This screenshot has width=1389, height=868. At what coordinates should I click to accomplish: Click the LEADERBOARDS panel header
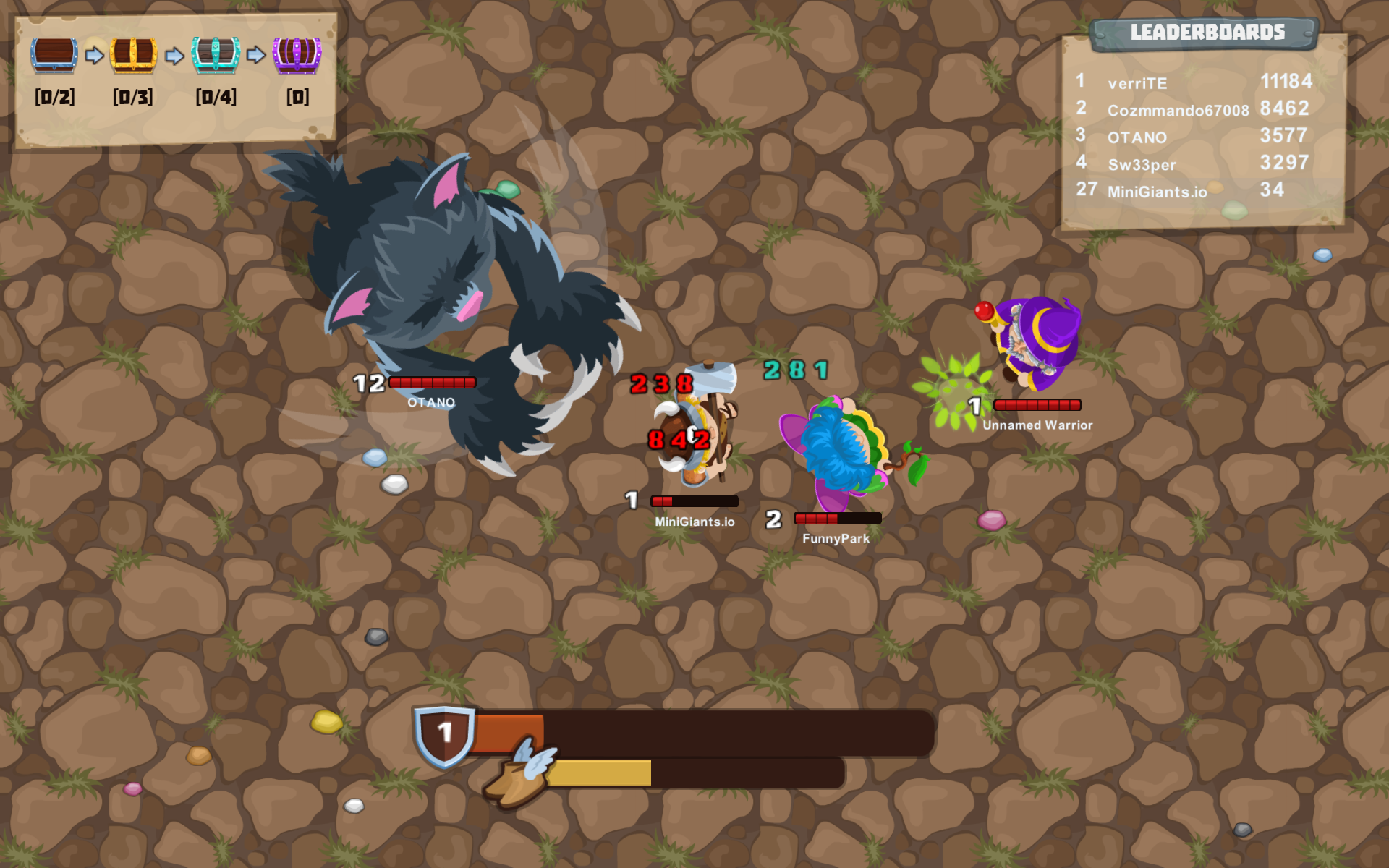pos(1207,32)
